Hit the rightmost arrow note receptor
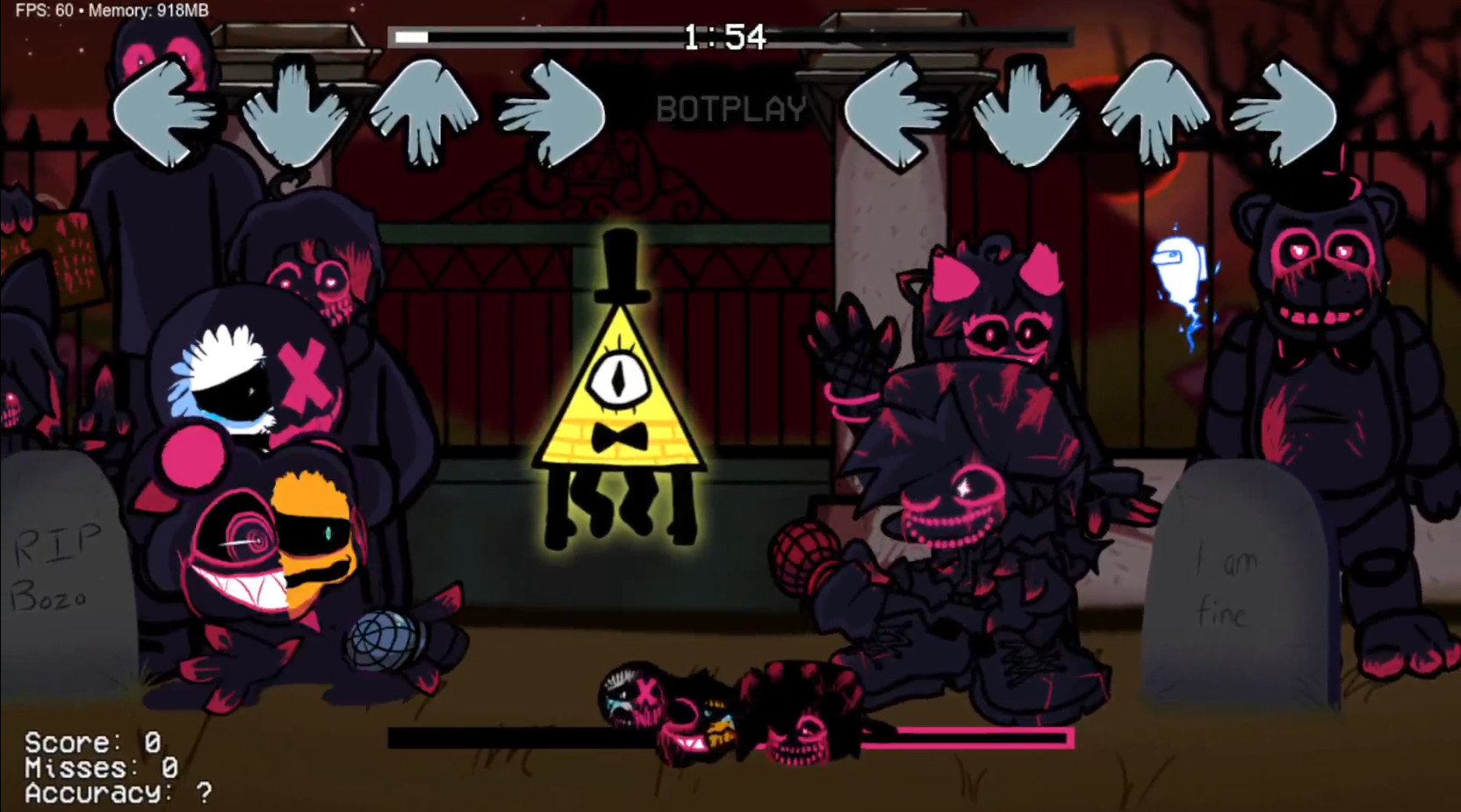Viewport: 1461px width, 812px height. coord(1291,110)
